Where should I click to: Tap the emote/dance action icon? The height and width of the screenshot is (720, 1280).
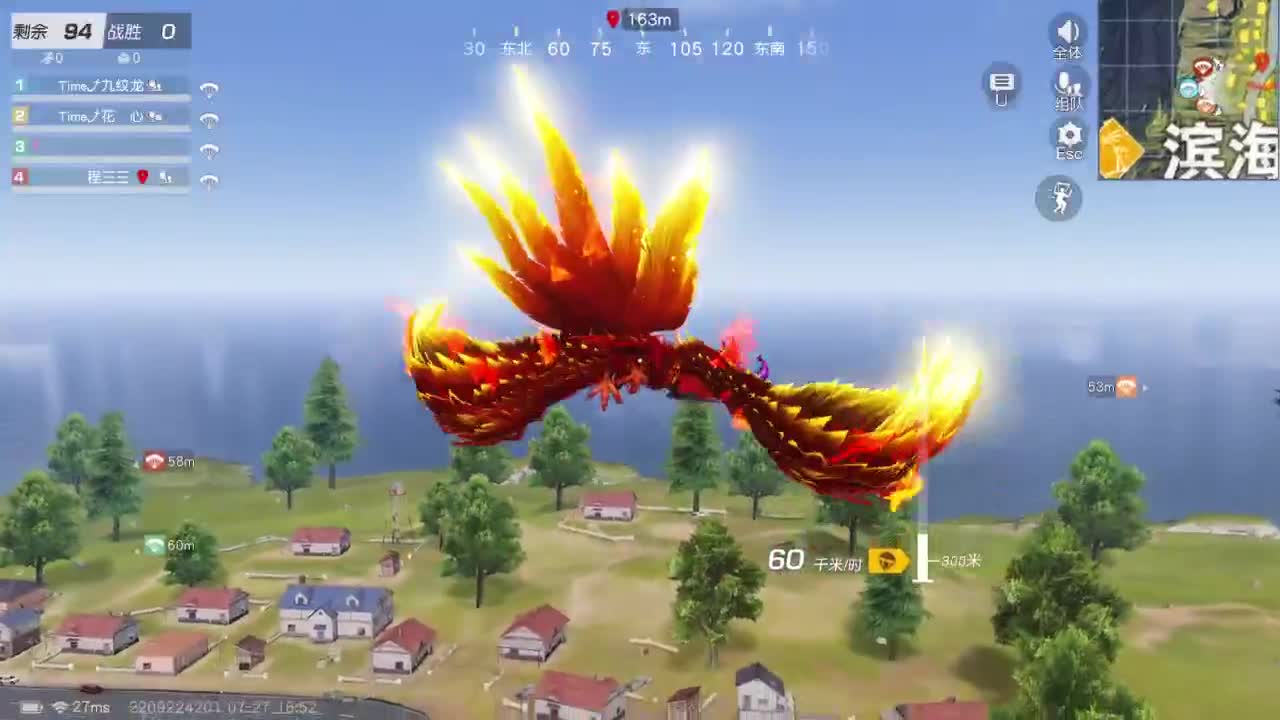[1059, 199]
